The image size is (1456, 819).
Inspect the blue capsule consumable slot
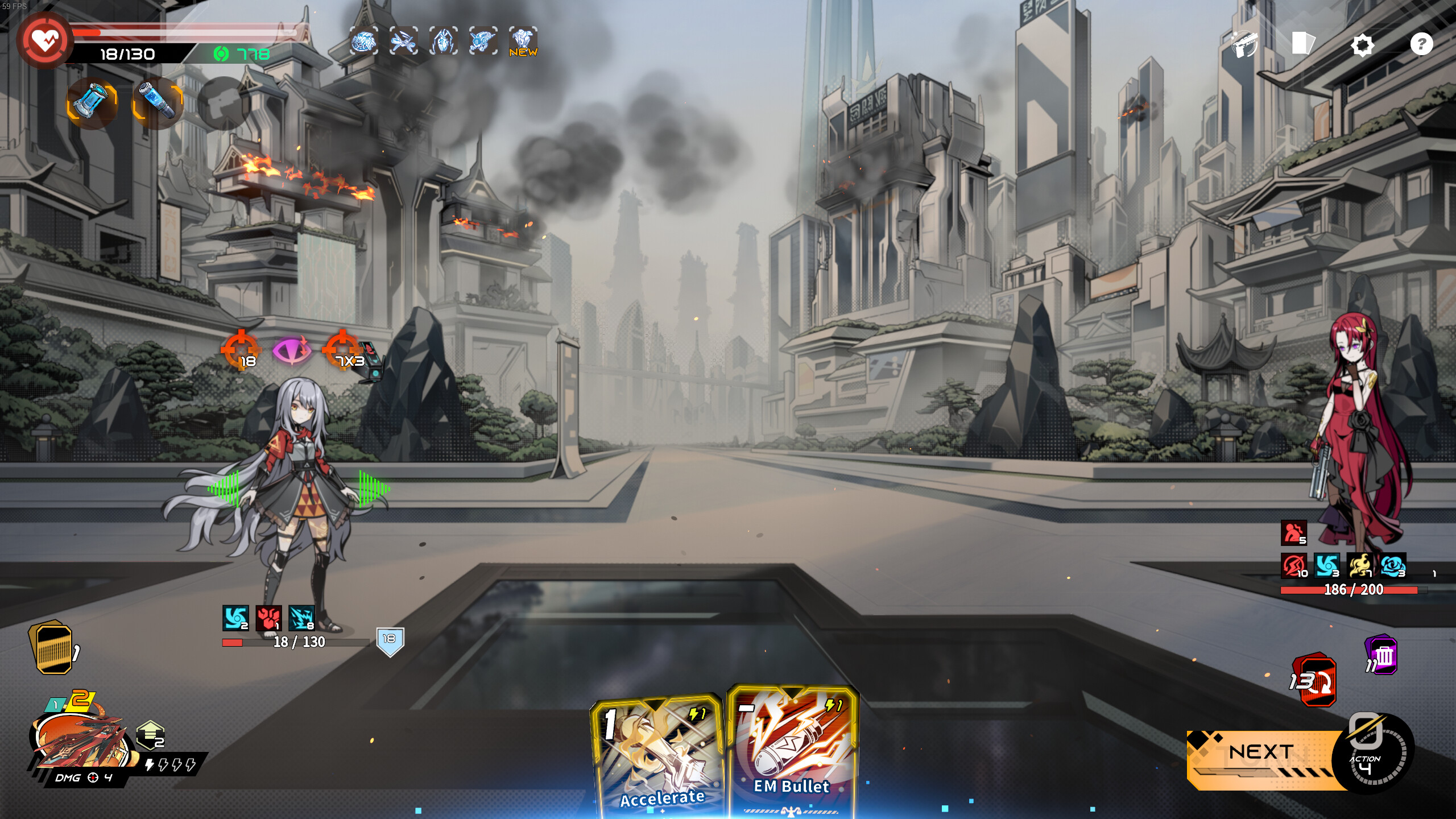pos(160,102)
